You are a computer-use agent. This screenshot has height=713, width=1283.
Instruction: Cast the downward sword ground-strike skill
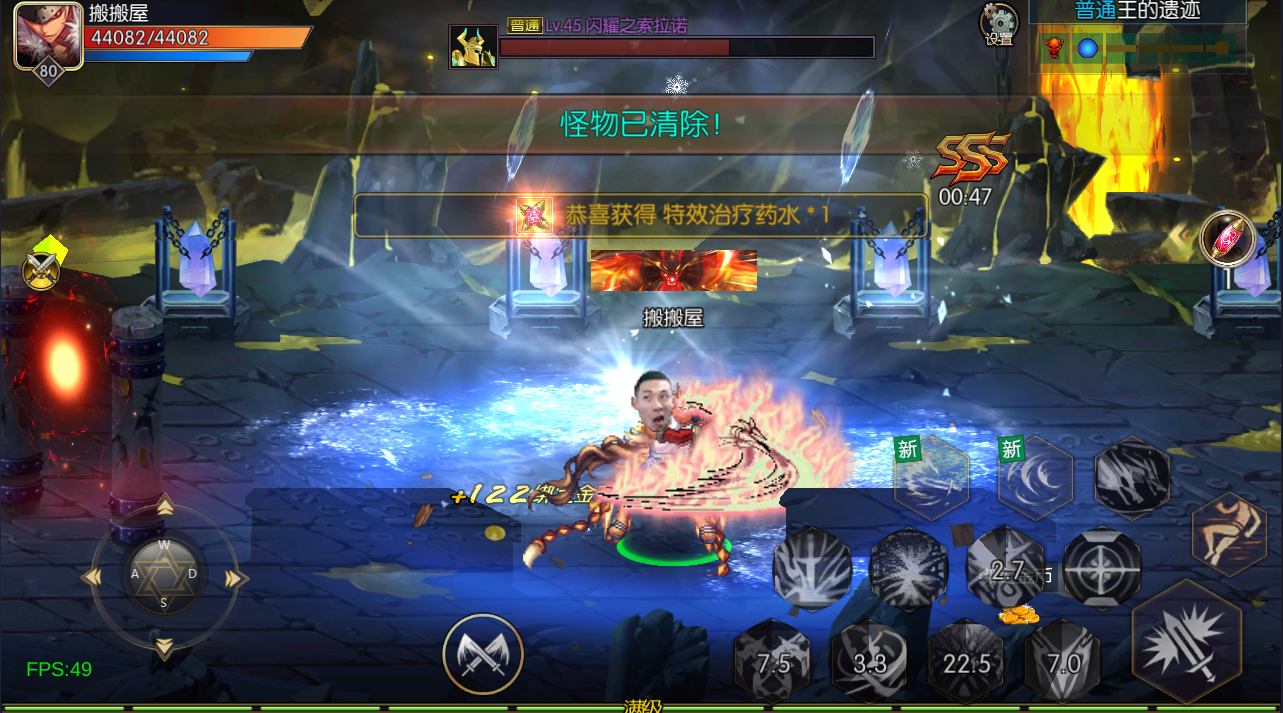[x=812, y=569]
